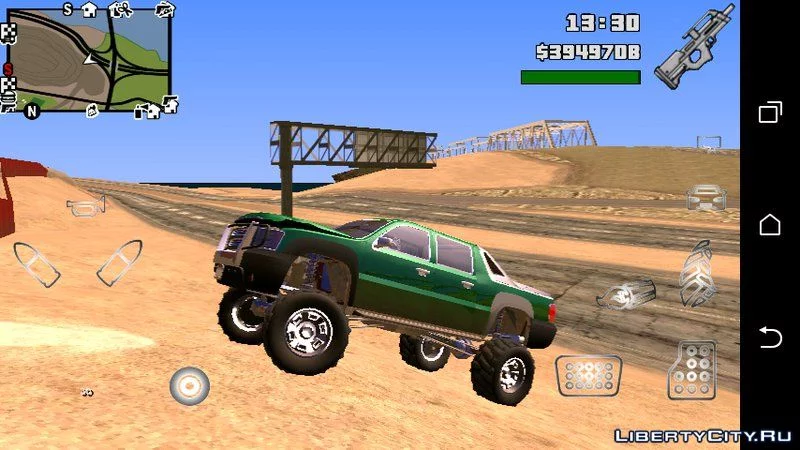This screenshot has height=450, width=800.
Task: Hit the wide brake pedal
Action: pyautogui.click(x=589, y=374)
